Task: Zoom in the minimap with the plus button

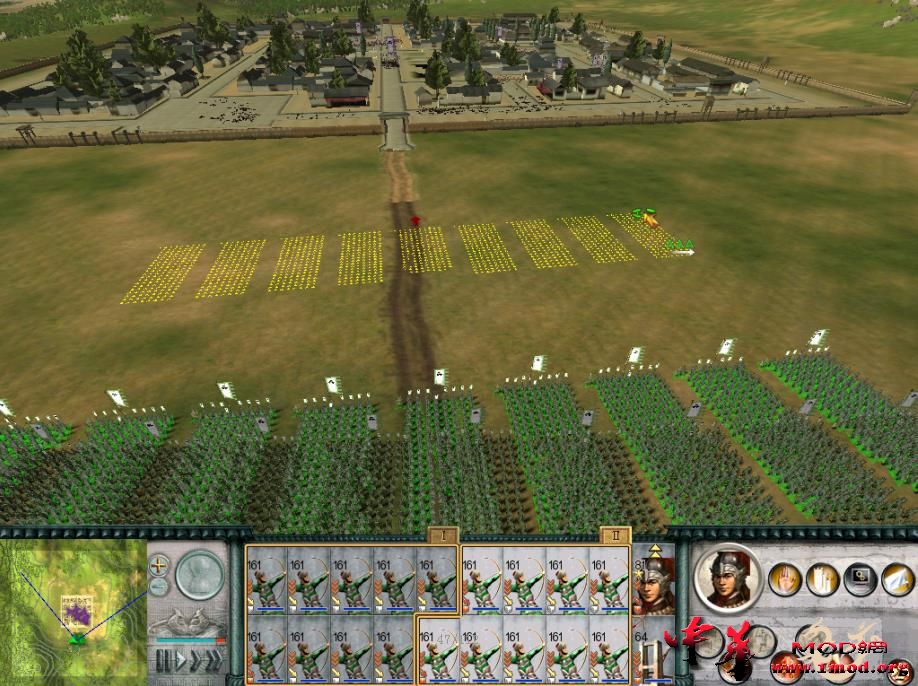Action: coord(159,567)
